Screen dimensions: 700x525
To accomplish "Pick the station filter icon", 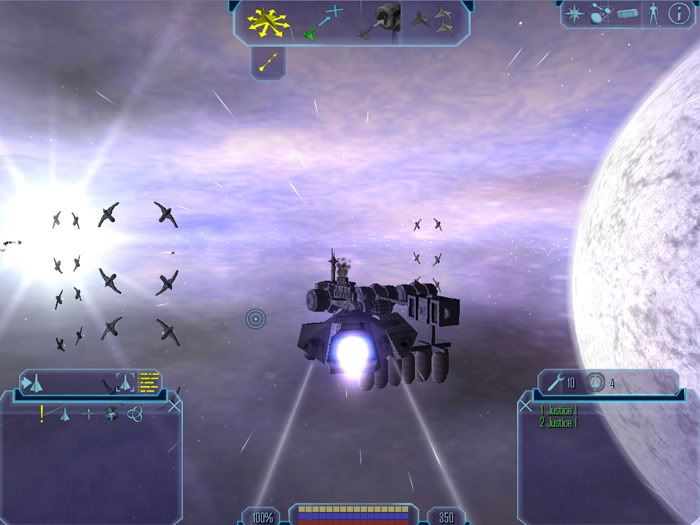I will (x=112, y=414).
